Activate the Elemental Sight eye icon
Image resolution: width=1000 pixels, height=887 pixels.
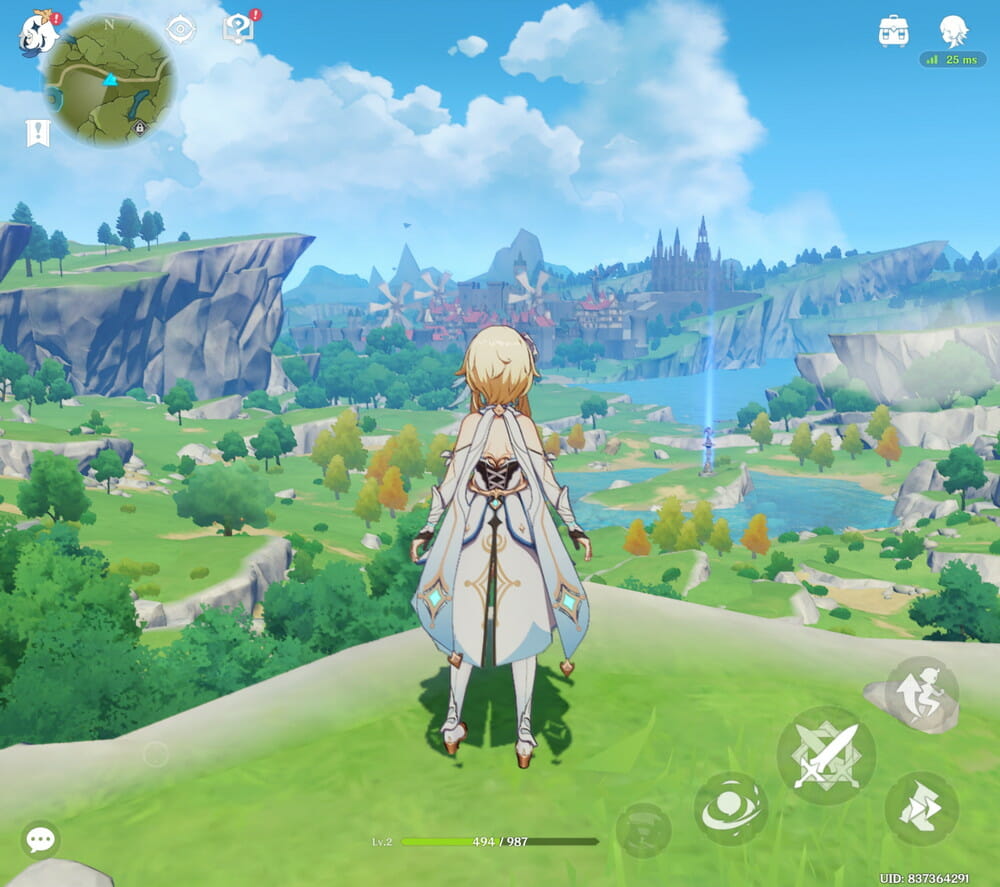coord(180,29)
